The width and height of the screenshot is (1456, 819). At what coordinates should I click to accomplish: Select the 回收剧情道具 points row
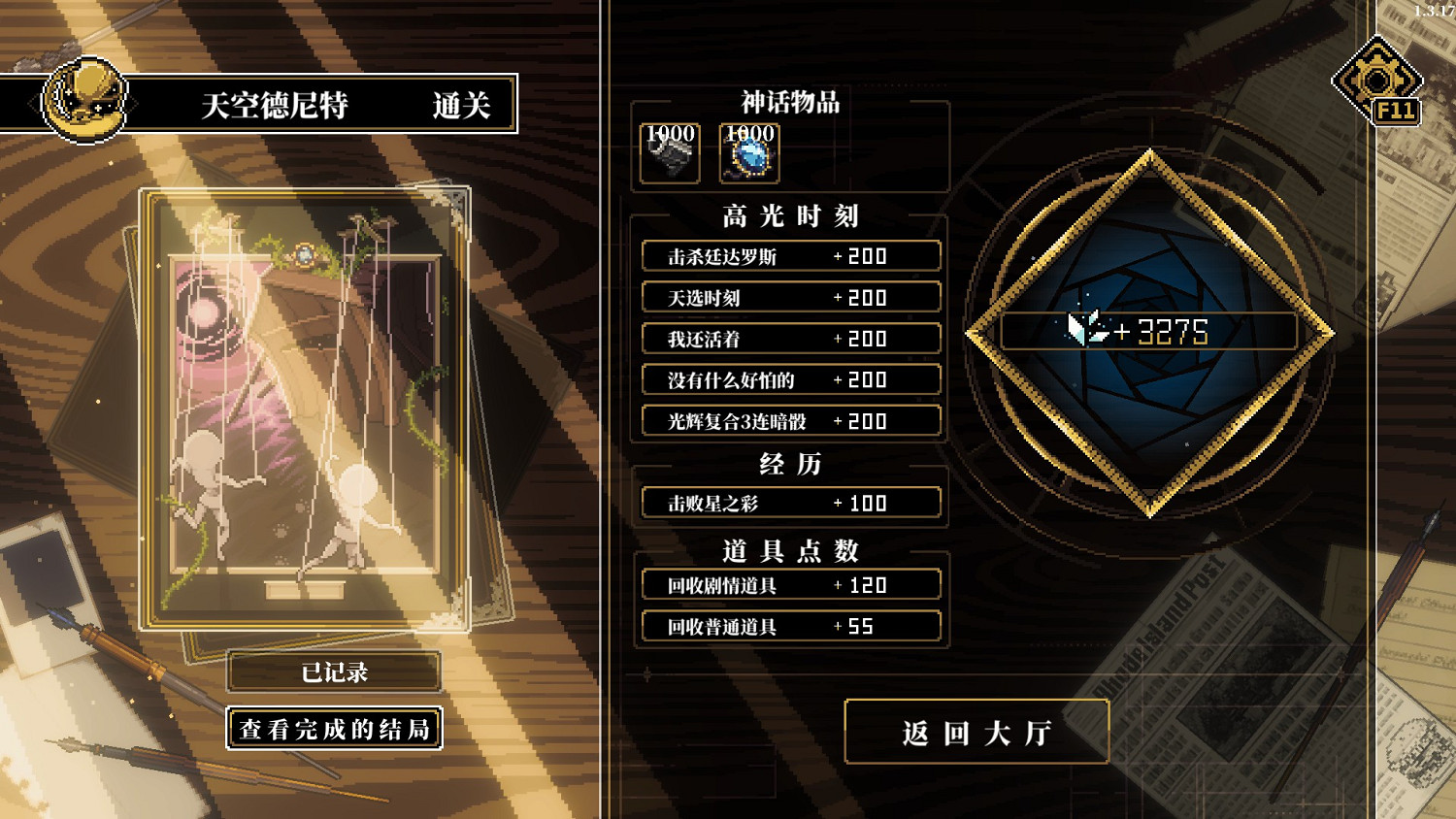click(x=790, y=583)
